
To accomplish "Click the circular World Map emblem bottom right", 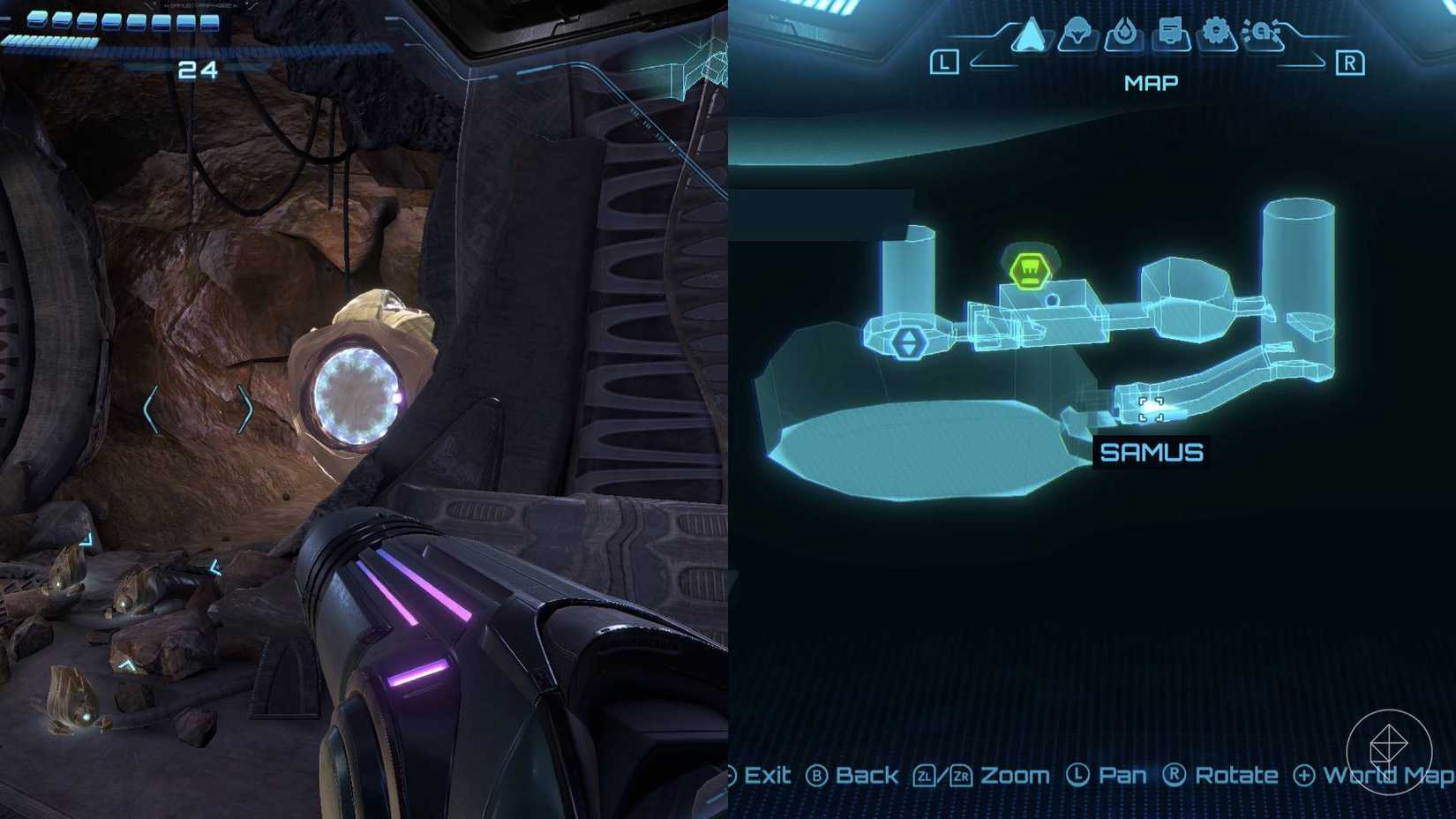I will coord(1392,752).
